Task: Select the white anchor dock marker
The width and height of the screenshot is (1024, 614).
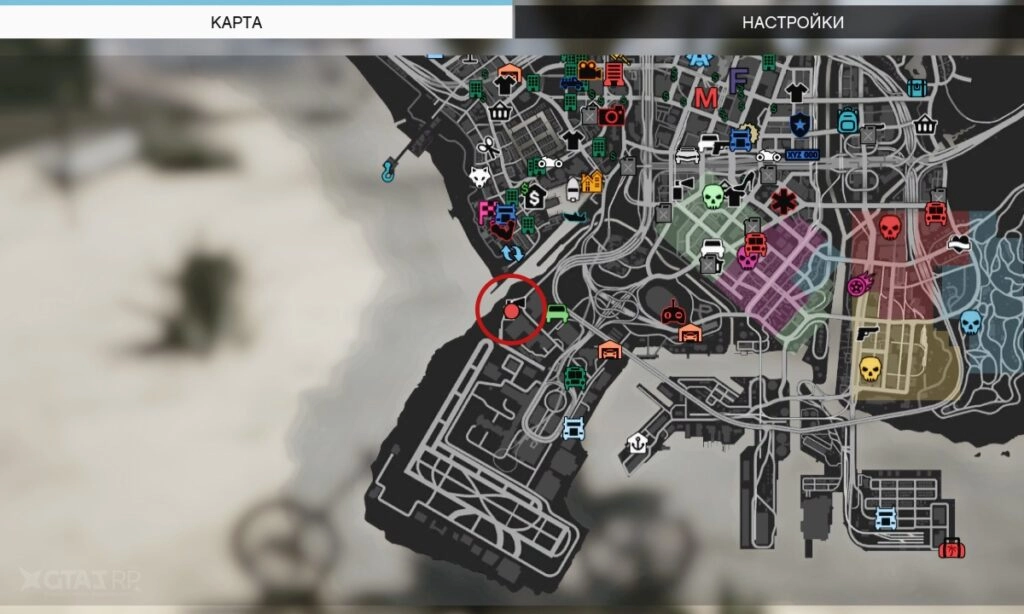Action: tap(636, 443)
